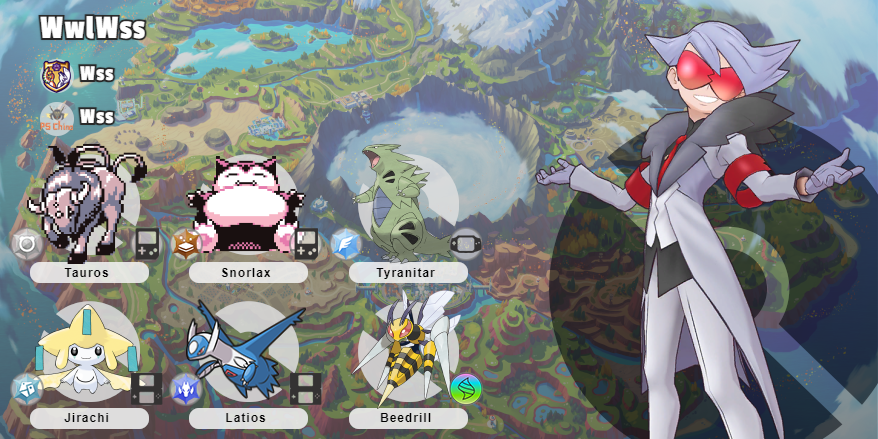Select the Beedrill name label
The width and height of the screenshot is (878, 439).
click(x=407, y=418)
